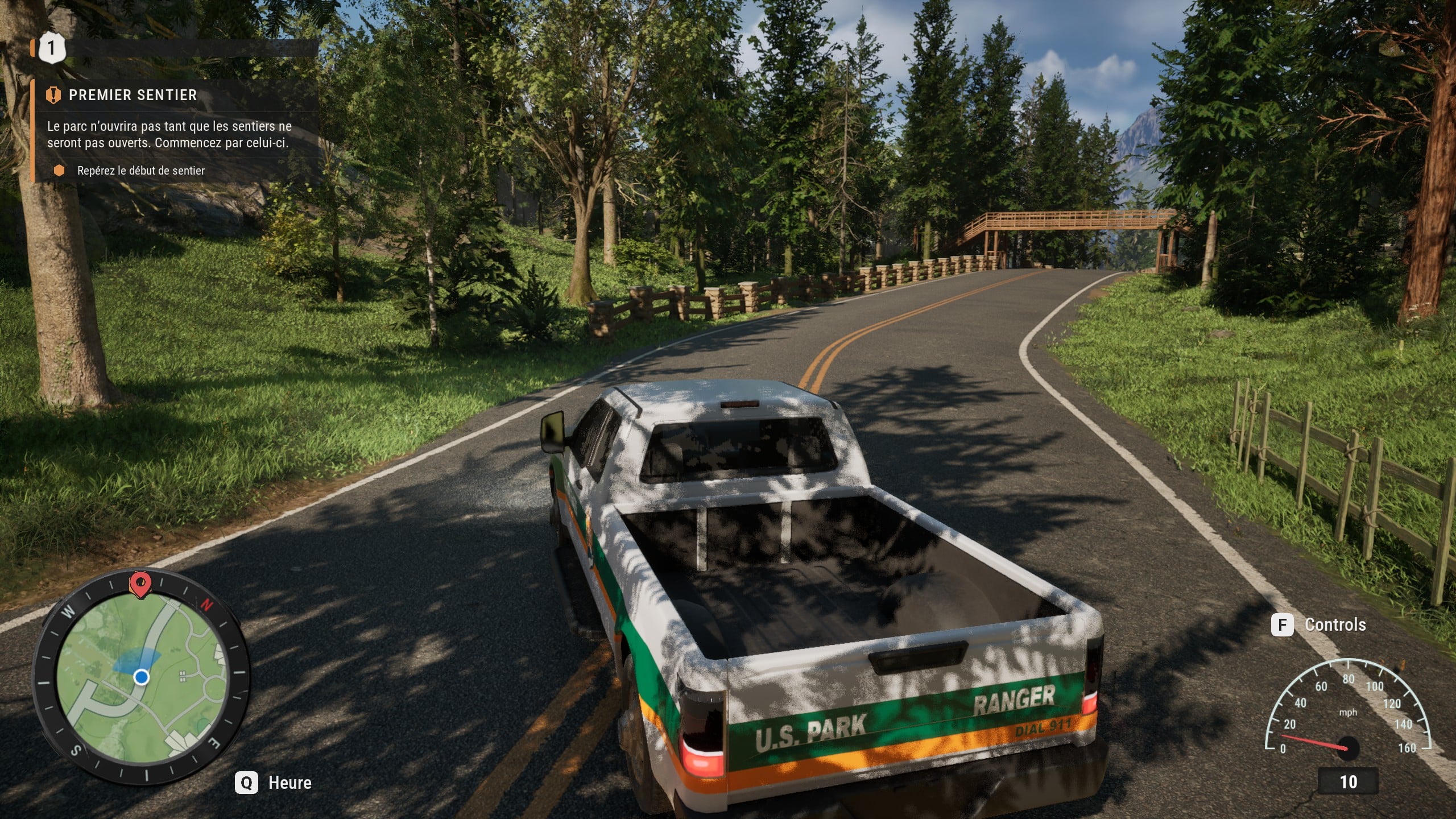
Task: Click the PREMIER SENTIER title text
Action: point(132,94)
